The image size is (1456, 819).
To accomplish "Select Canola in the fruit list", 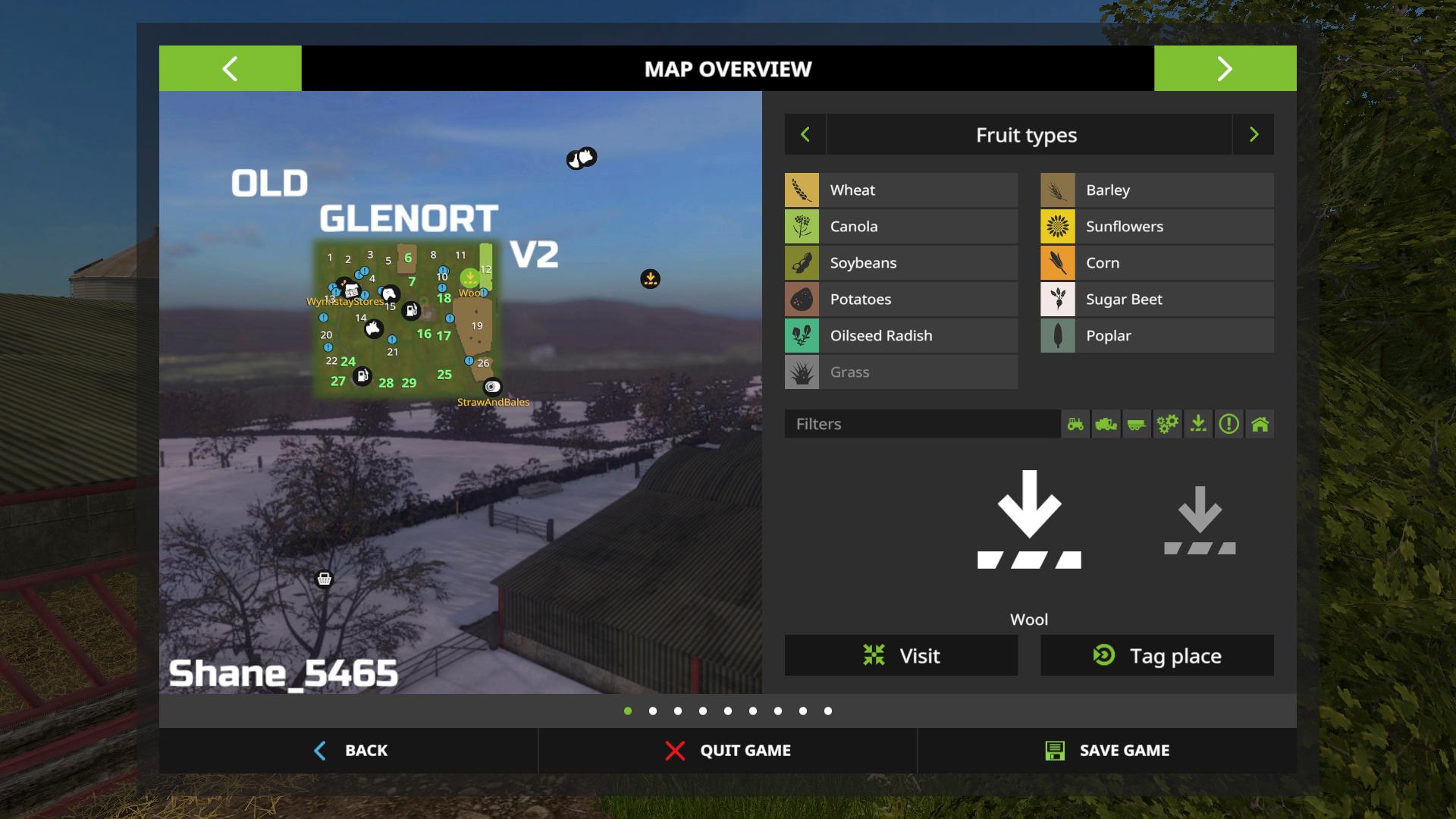I will pyautogui.click(x=901, y=226).
